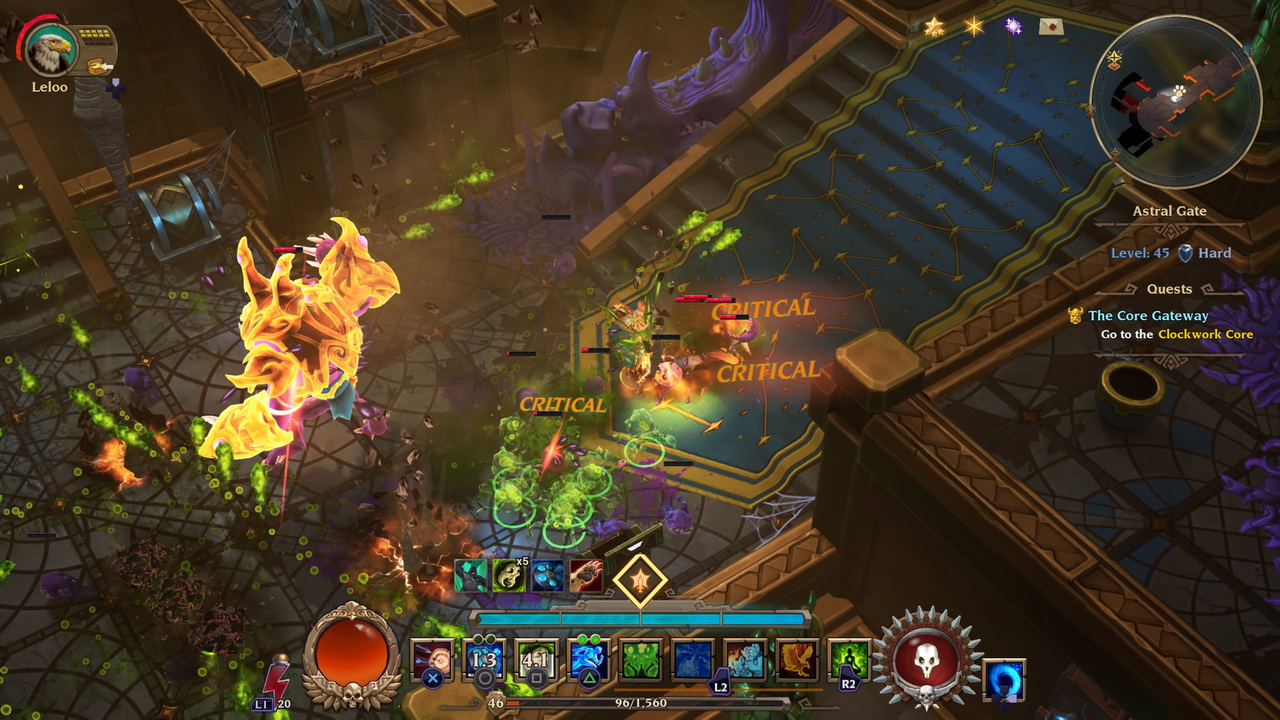Open the circular minimap
The image size is (1280, 720).
point(1174,101)
